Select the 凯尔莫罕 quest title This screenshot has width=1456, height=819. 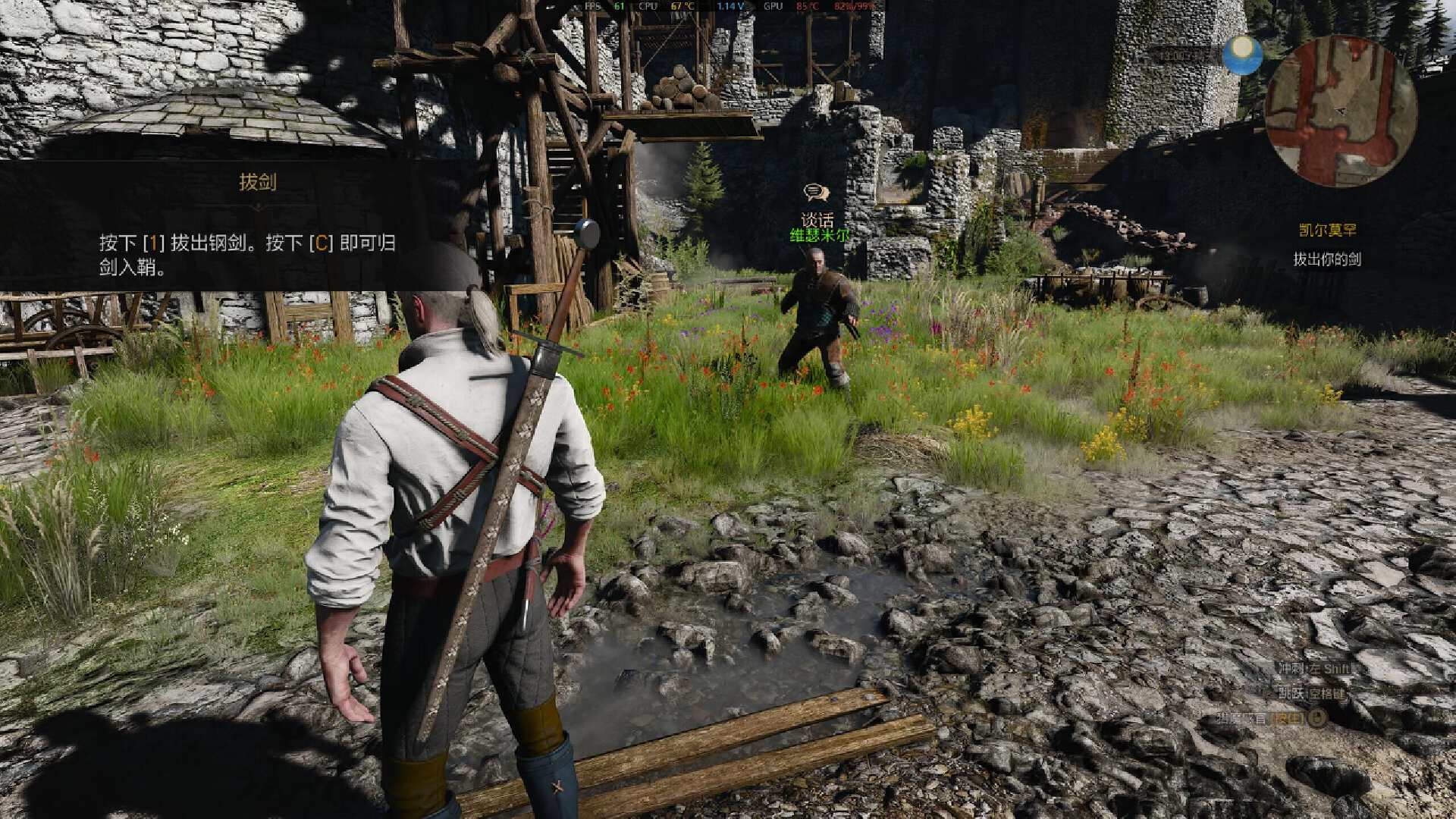(1327, 230)
